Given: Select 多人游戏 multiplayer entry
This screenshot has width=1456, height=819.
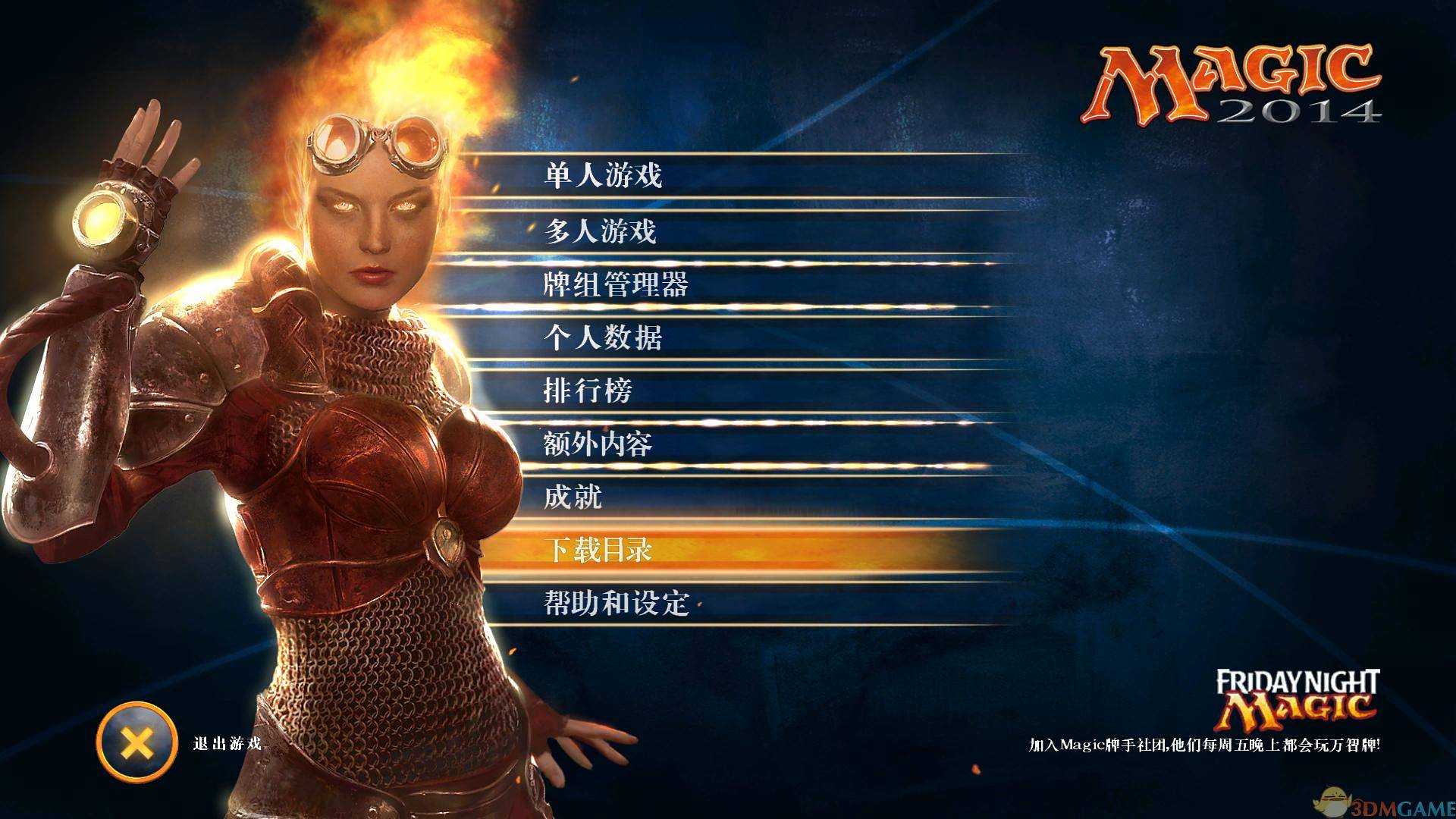Looking at the screenshot, I should click(600, 231).
